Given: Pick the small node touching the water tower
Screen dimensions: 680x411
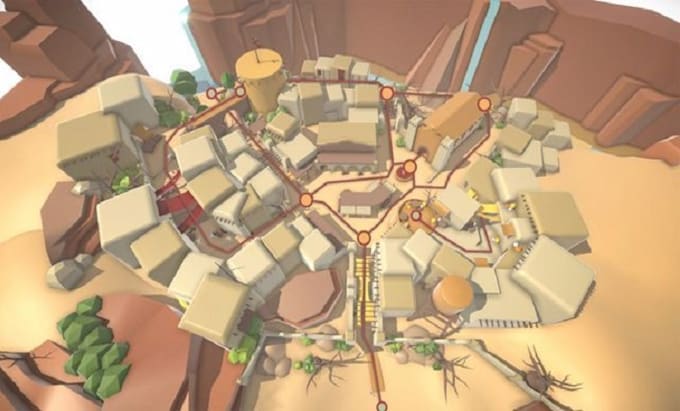Looking at the screenshot, I should coord(239,92).
